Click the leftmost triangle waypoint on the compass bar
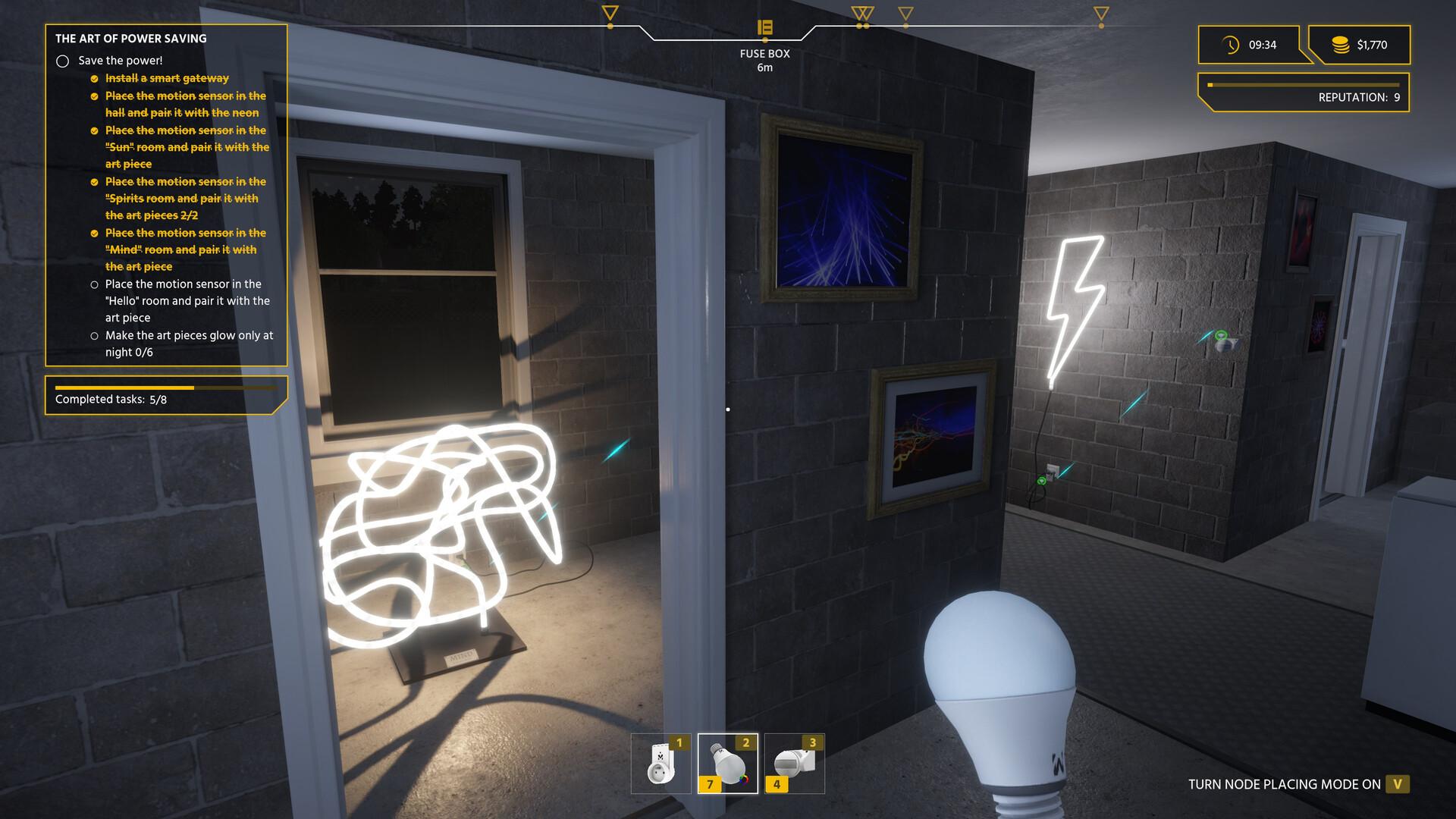 point(610,12)
